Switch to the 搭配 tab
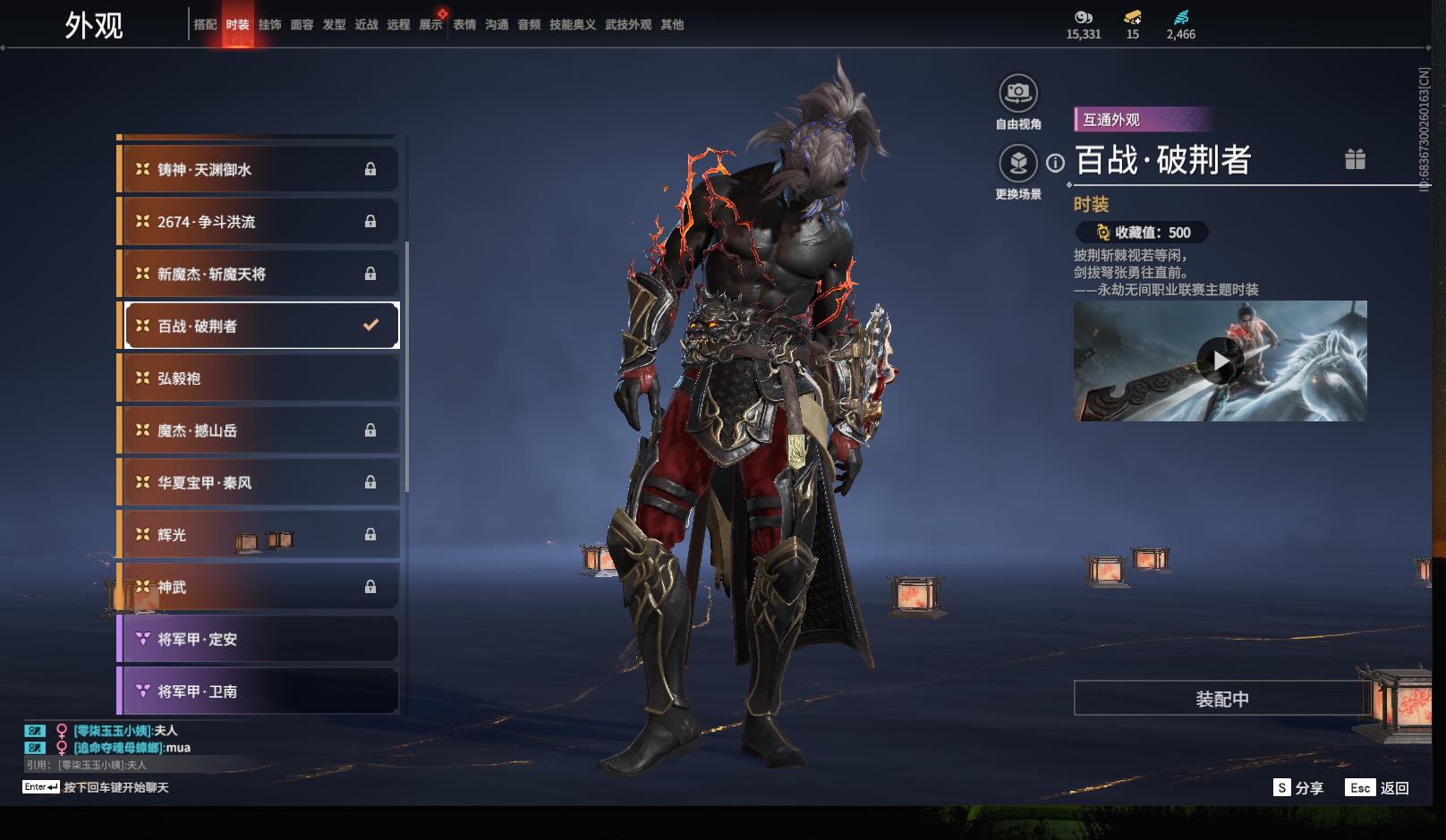Image resolution: width=1446 pixels, height=840 pixels. point(205,25)
